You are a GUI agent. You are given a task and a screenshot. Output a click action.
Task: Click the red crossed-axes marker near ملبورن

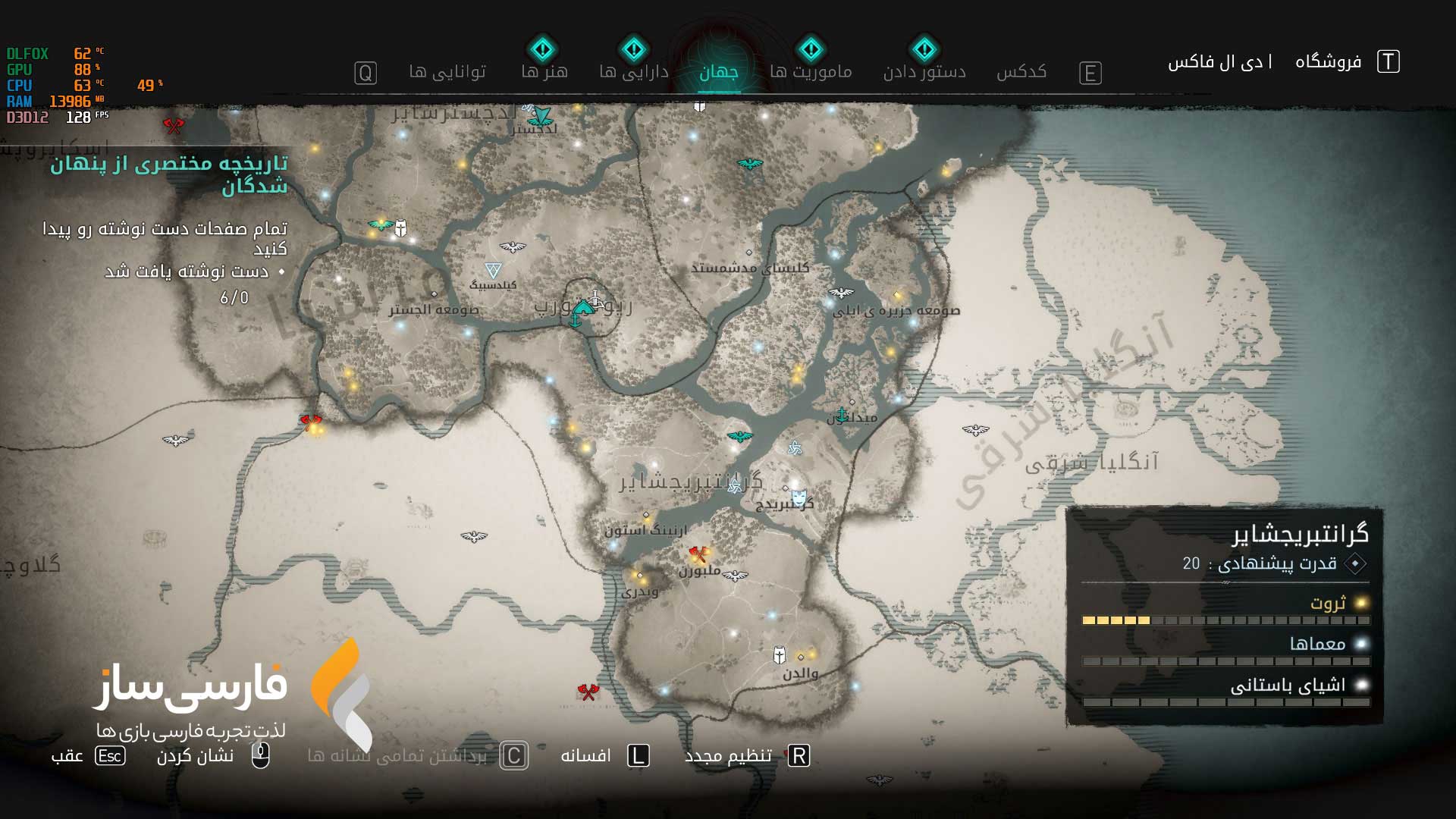(698, 554)
